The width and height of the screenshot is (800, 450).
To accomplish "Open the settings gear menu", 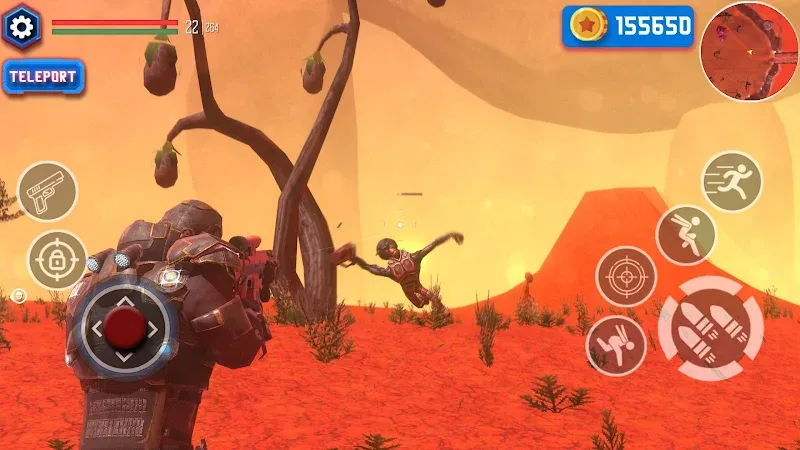I will coord(22,27).
